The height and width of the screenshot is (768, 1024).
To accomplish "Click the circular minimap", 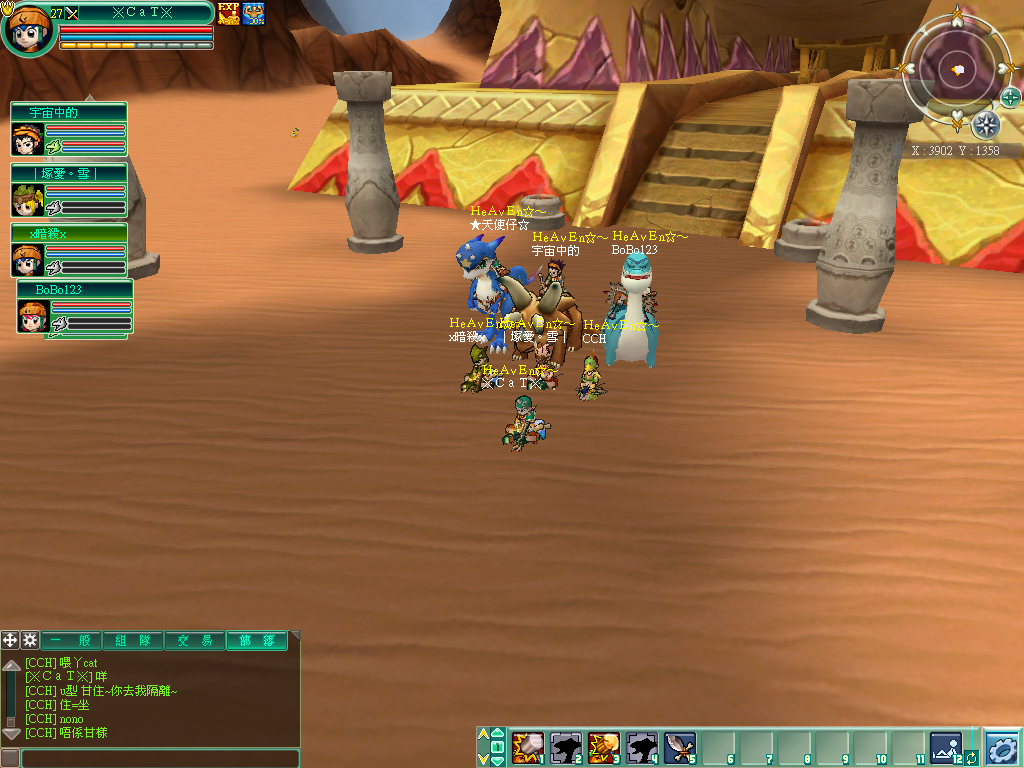I will pos(957,68).
